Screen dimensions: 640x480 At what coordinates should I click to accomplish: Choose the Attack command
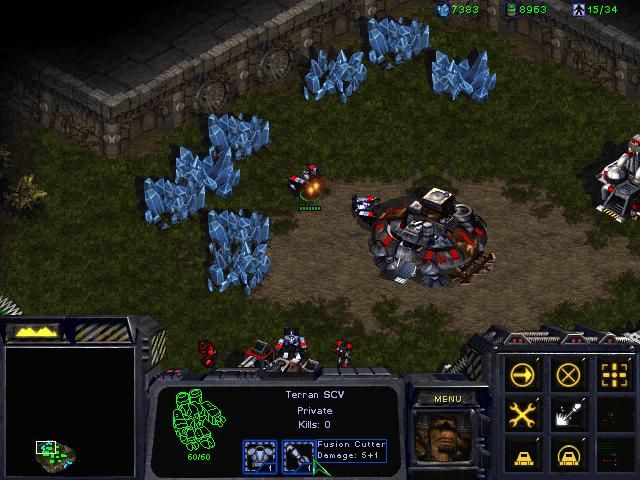pyautogui.click(x=613, y=375)
